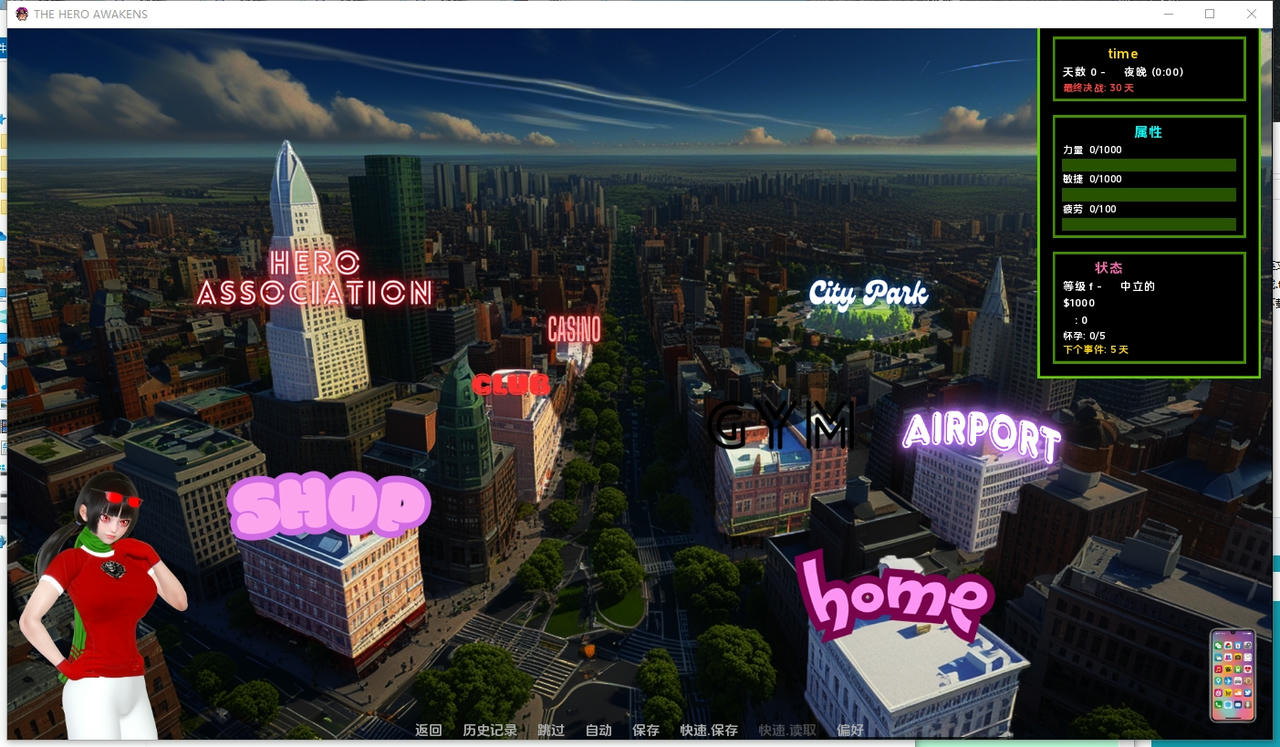The image size is (1280, 747).
Task: Open 偏好 preferences
Action: pyautogui.click(x=850, y=731)
